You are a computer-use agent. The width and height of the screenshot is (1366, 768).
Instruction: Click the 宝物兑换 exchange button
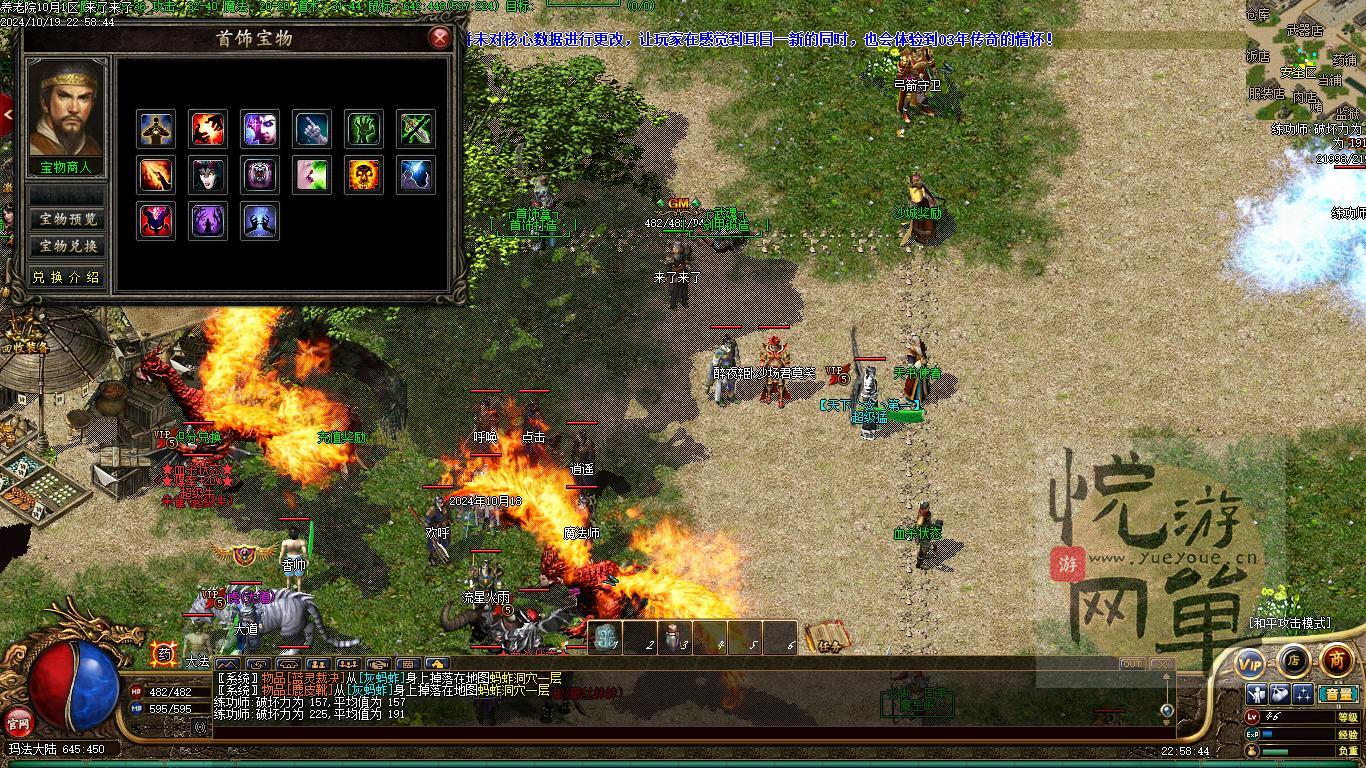[x=67, y=246]
